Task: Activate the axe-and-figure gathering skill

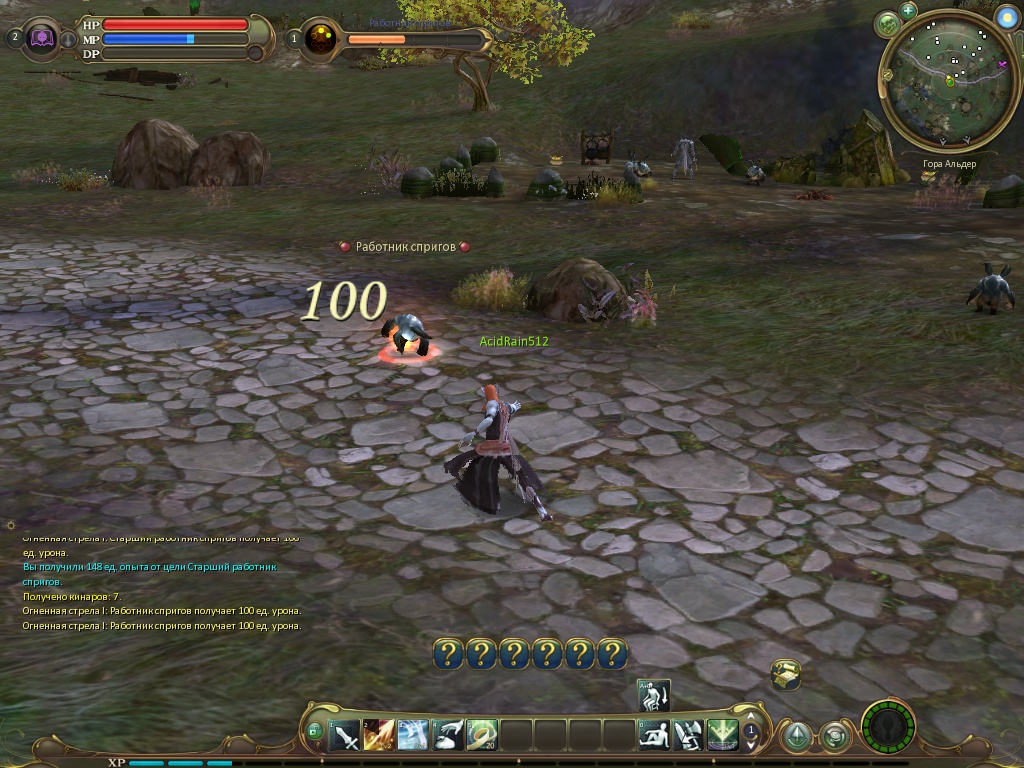Action: [688, 736]
